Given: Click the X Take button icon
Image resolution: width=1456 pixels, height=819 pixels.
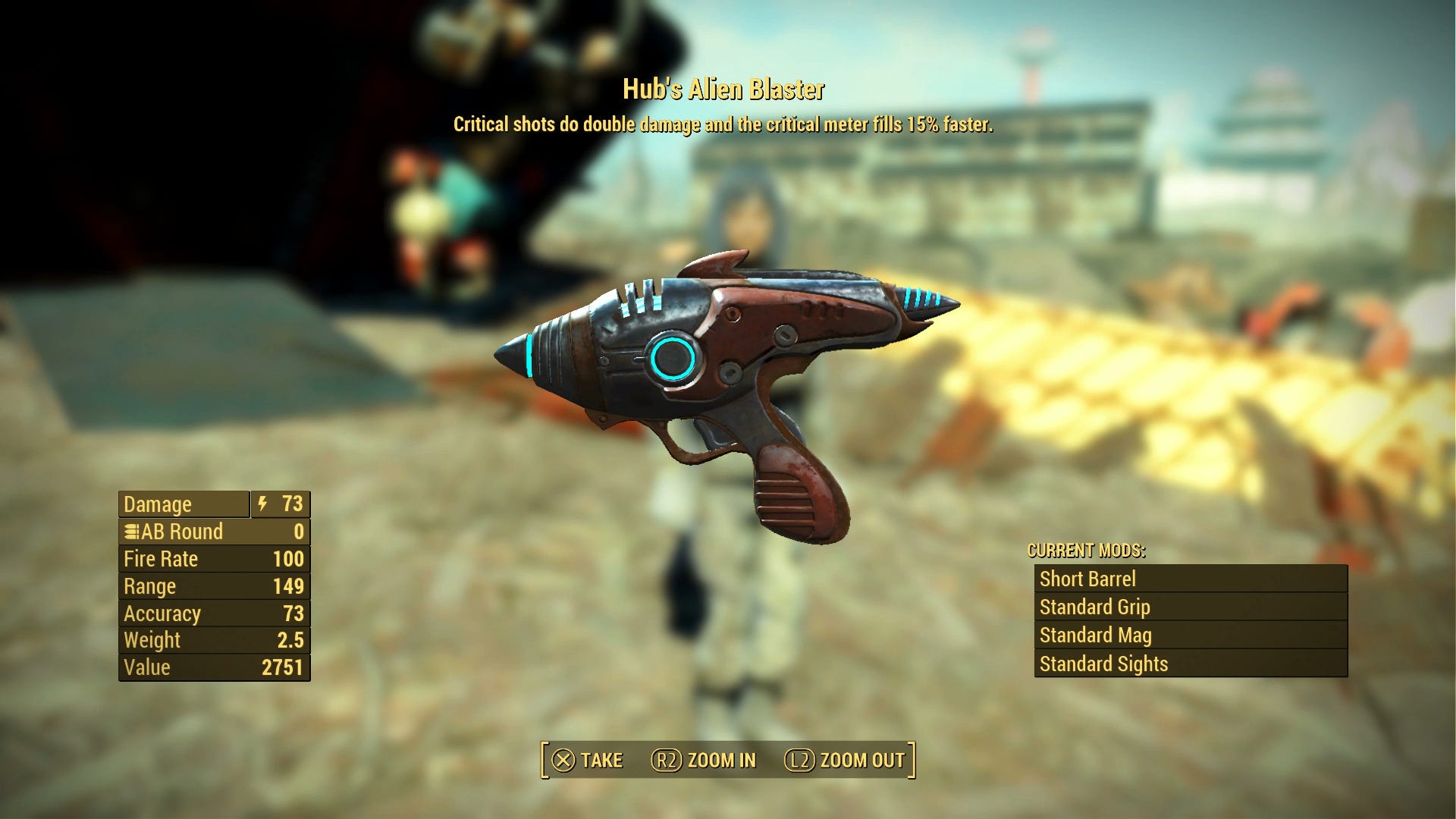Looking at the screenshot, I should click(565, 760).
